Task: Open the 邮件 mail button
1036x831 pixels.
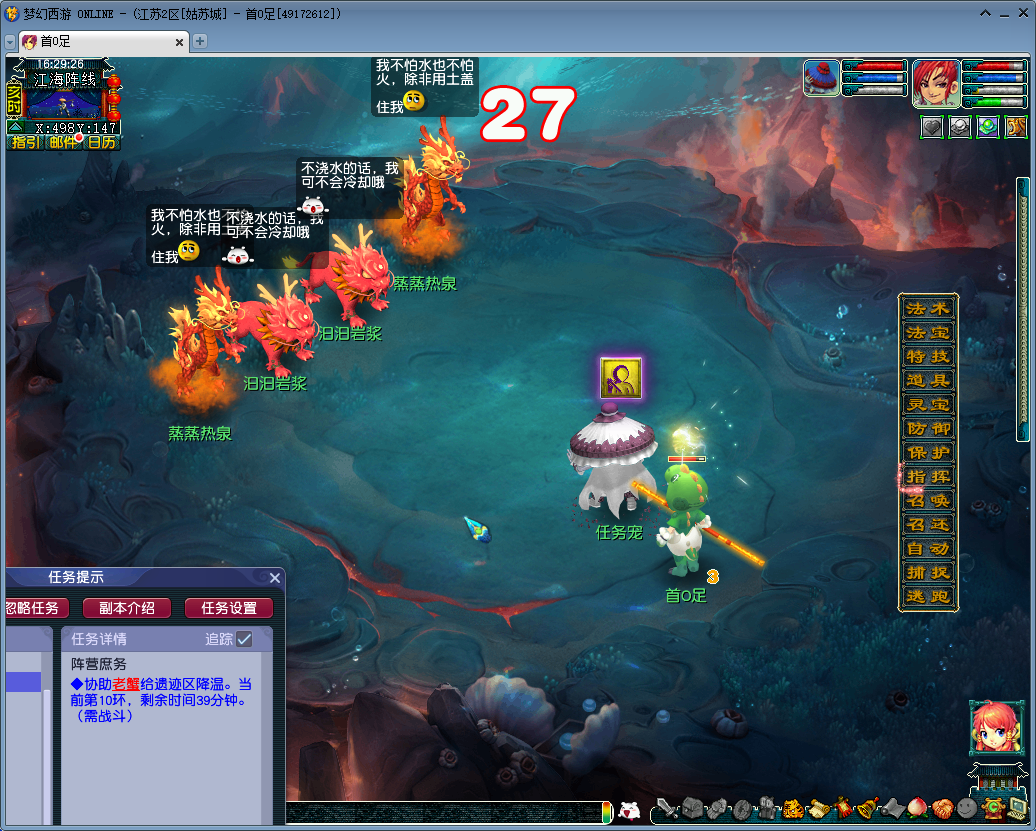Action: pyautogui.click(x=63, y=142)
